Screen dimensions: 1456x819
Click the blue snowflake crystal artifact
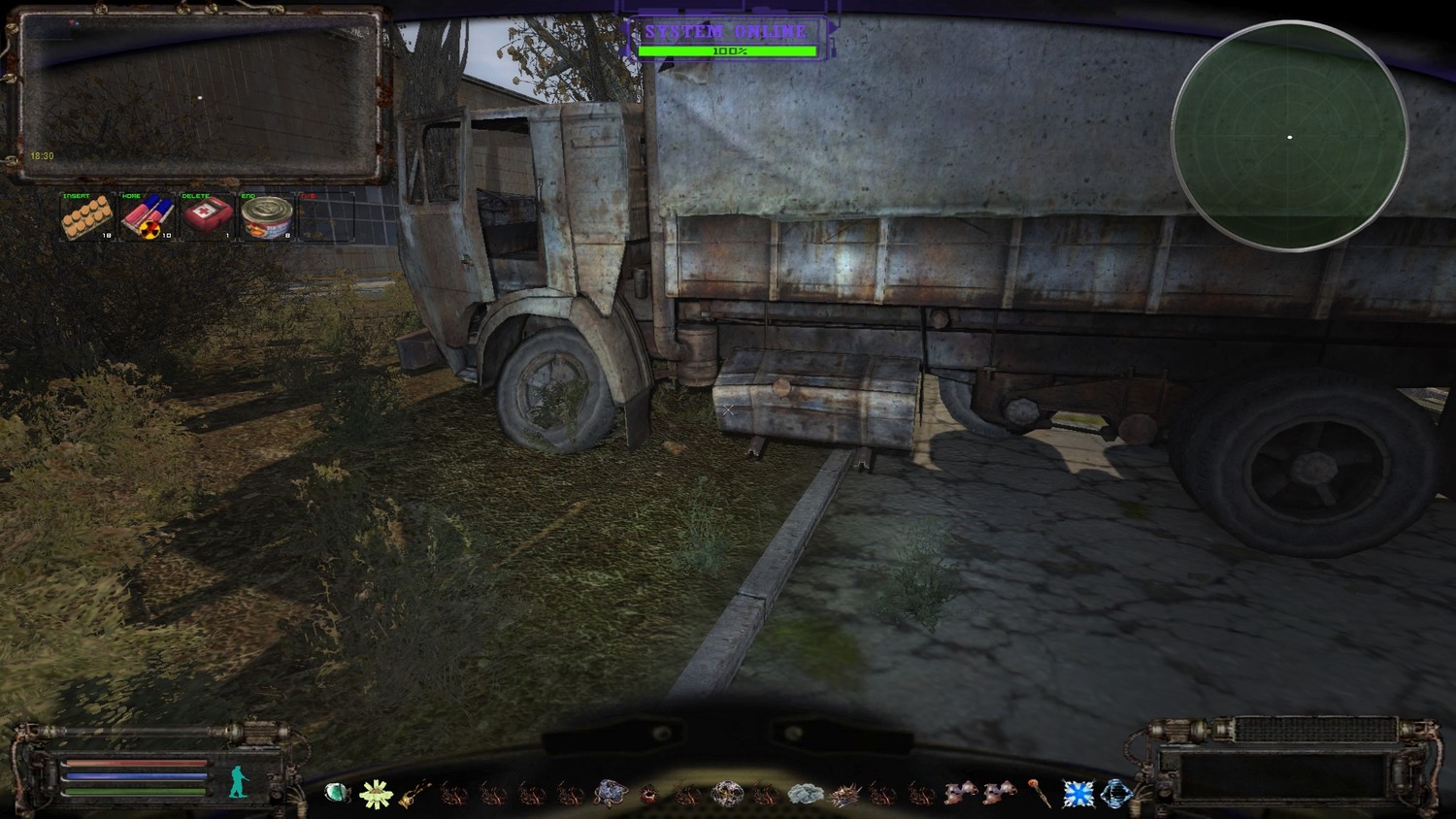[x=1077, y=795]
